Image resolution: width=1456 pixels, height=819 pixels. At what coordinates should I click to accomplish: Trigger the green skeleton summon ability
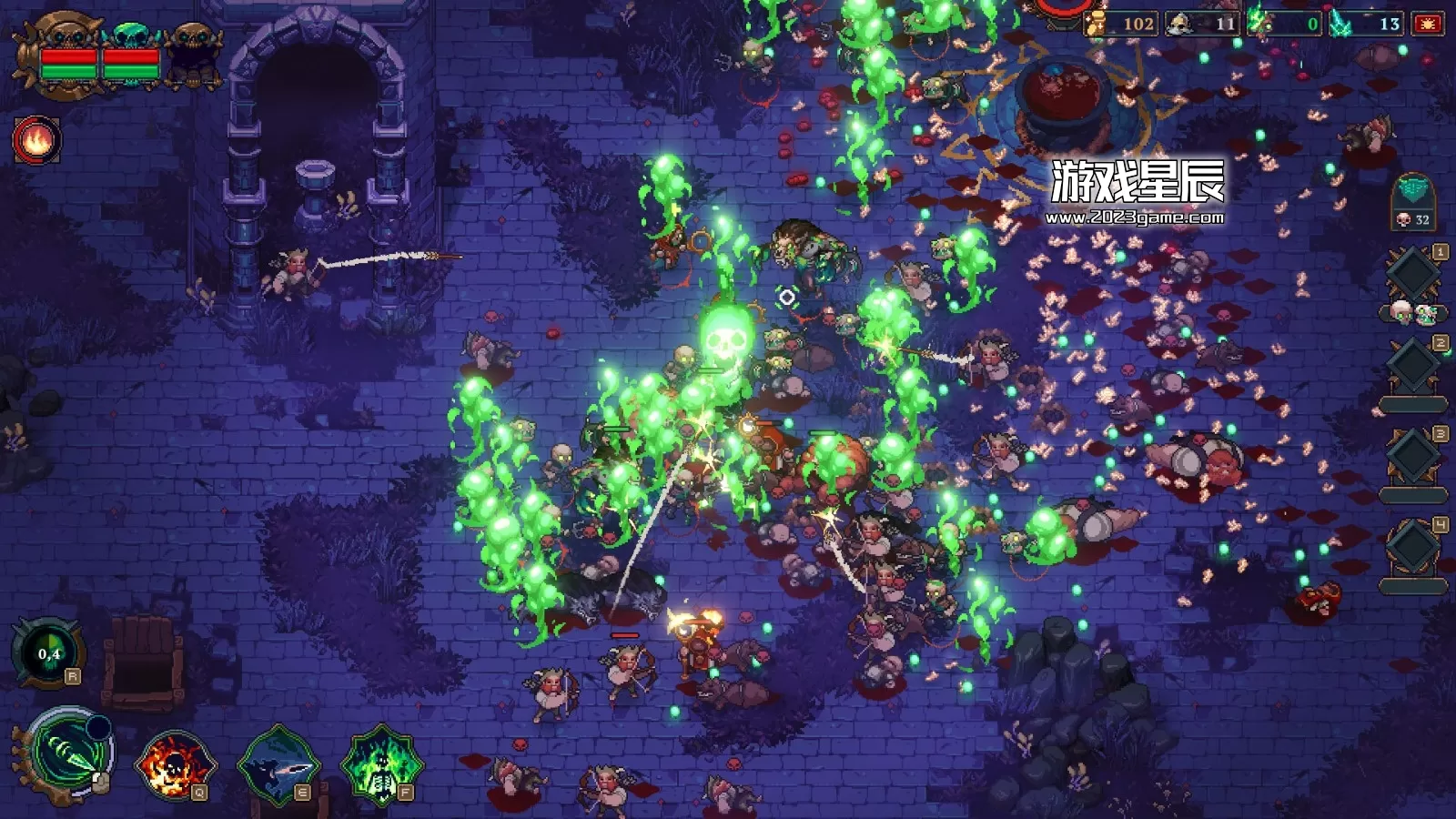click(x=381, y=766)
